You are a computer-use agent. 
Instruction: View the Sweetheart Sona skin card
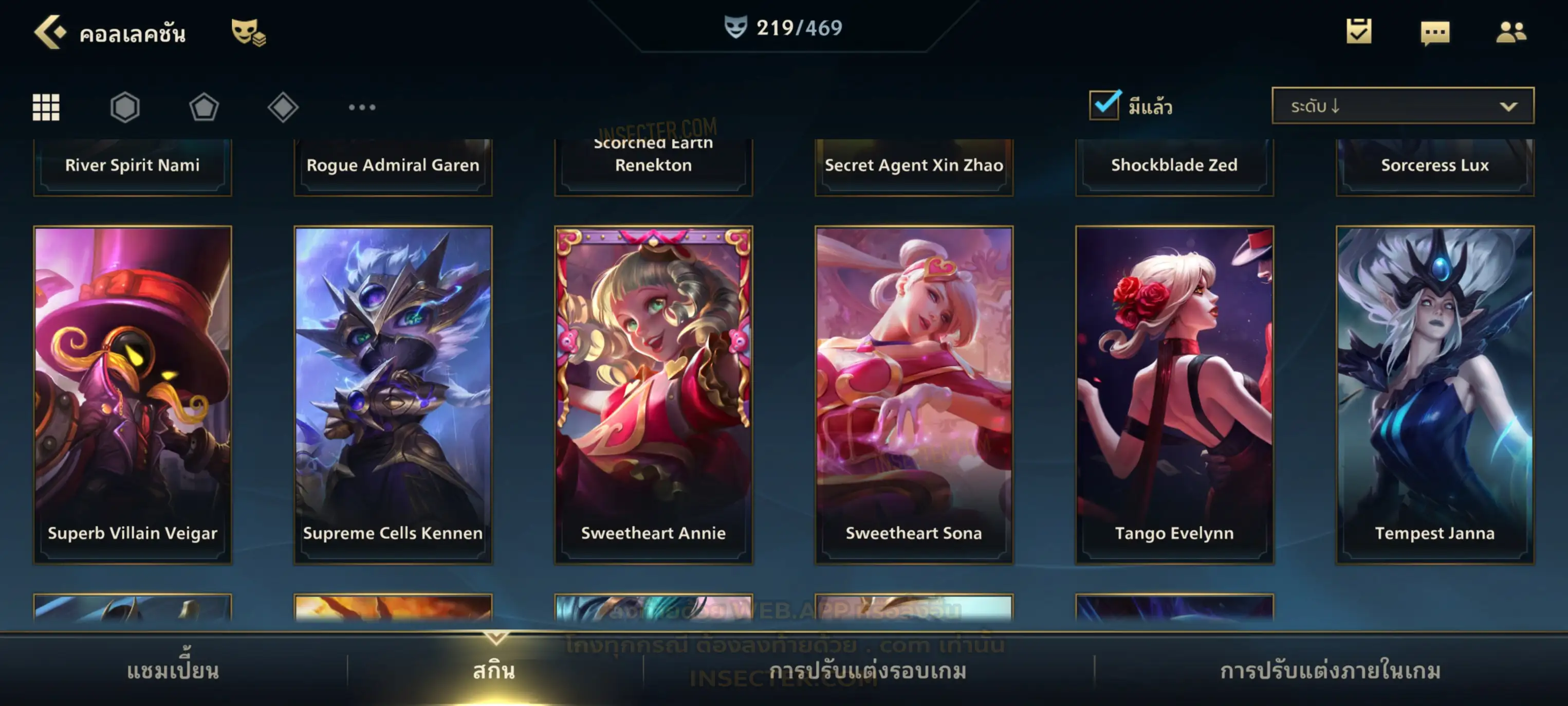tap(914, 395)
